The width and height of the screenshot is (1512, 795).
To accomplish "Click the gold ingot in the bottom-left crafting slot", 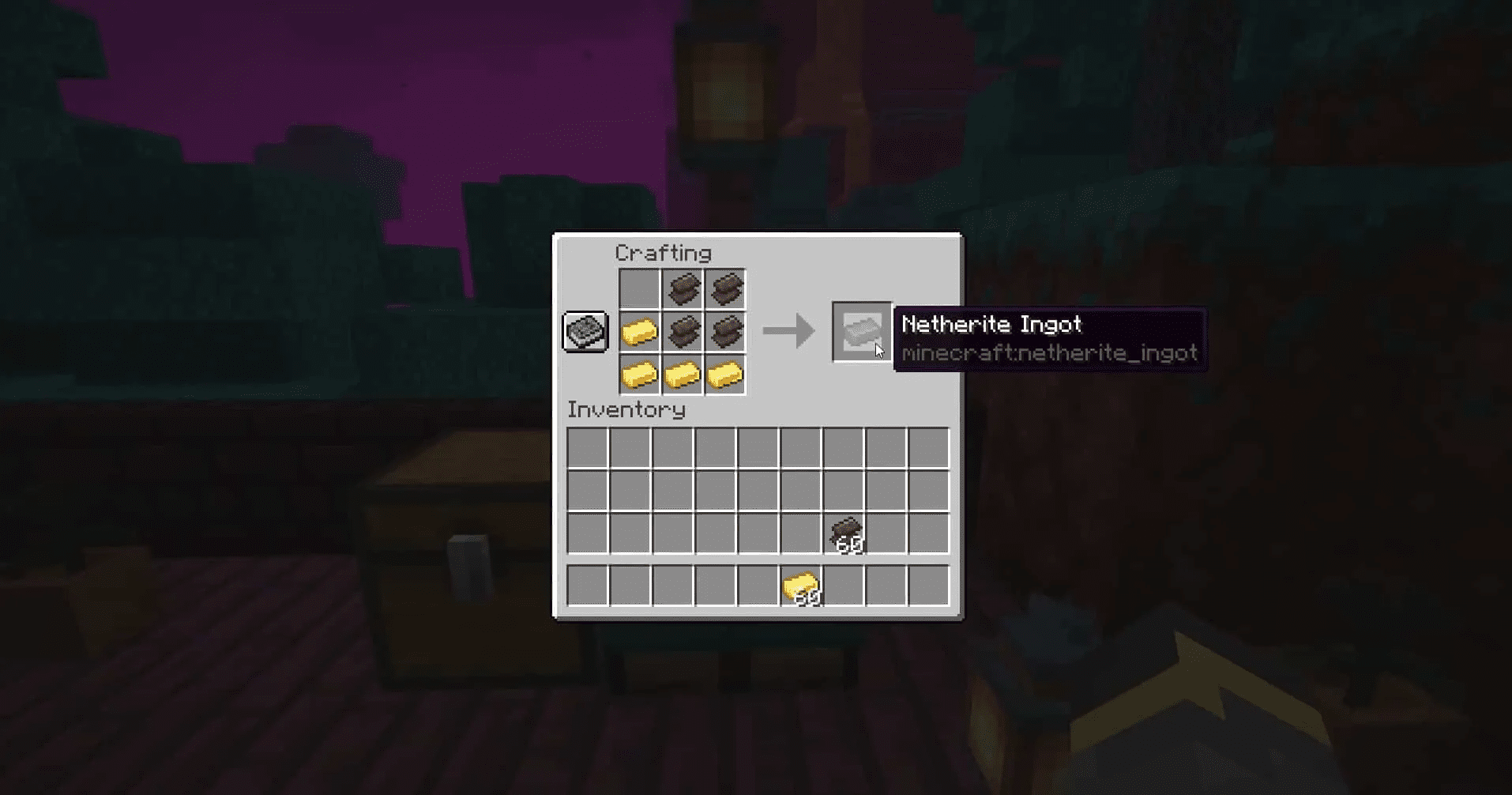I will (x=641, y=374).
